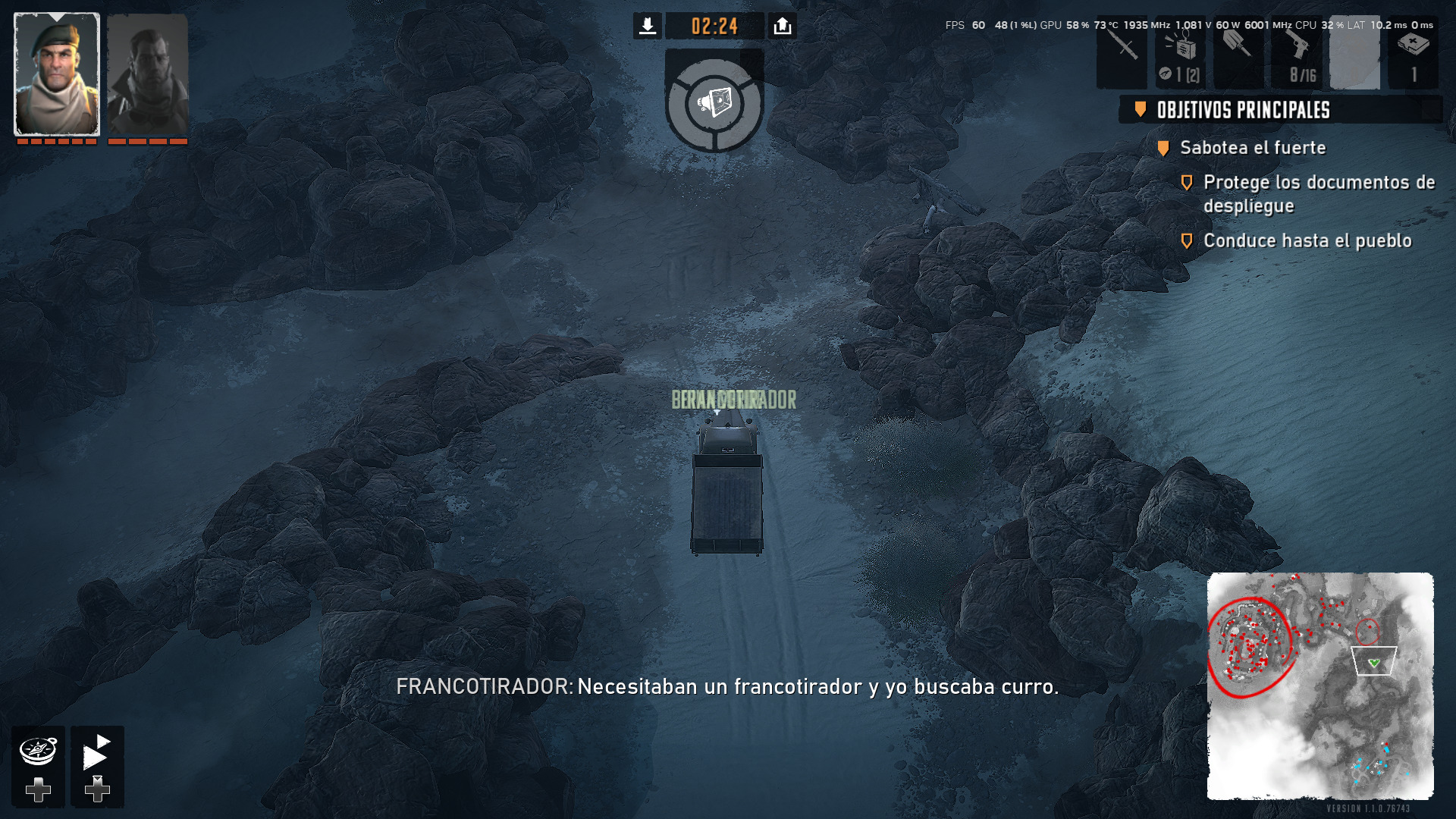Select the combat knife slot

point(1122,52)
